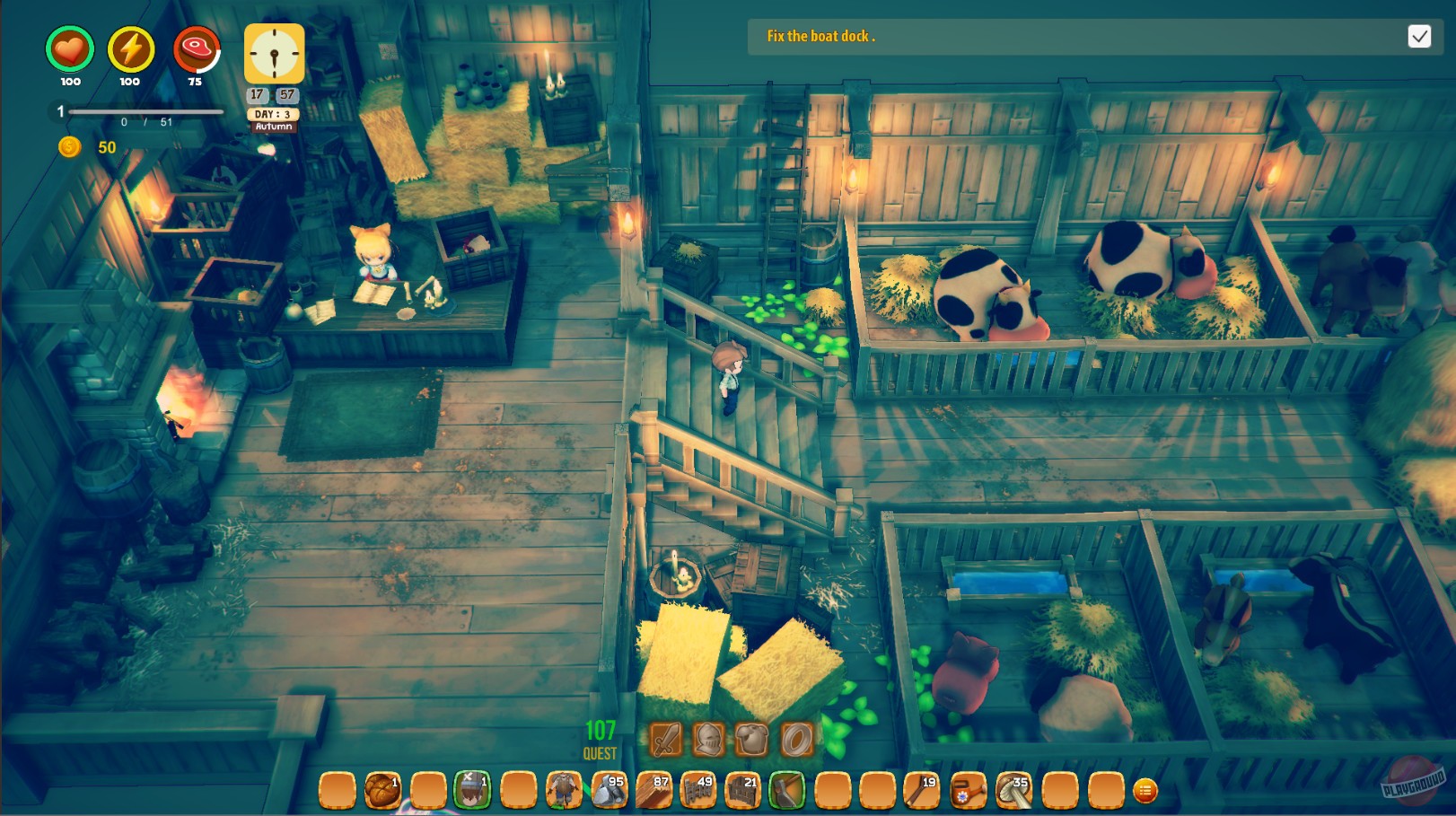The height and width of the screenshot is (816, 1456).
Task: Open the orange menu icon at hotbar's right end
Action: (x=1147, y=791)
